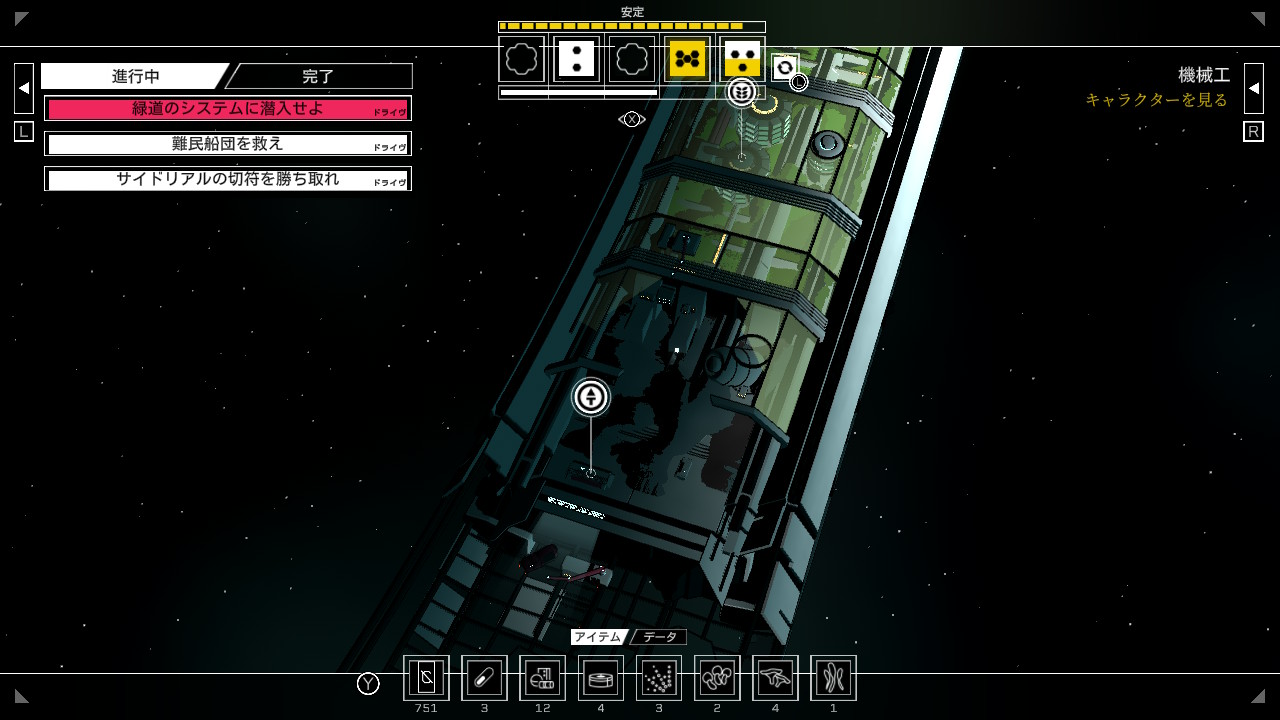Select the yellow five-pip die
Viewport: 1280px width, 720px height.
687,59
